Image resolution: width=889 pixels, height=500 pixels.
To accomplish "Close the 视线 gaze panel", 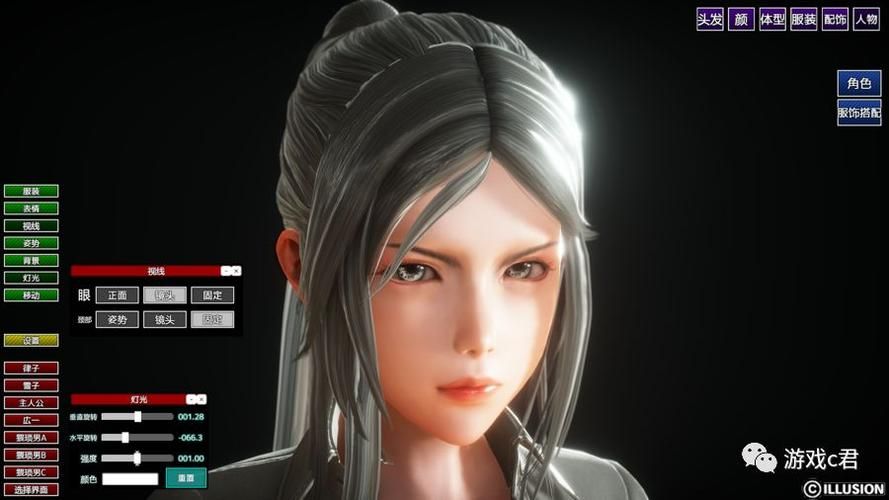I will [x=237, y=271].
